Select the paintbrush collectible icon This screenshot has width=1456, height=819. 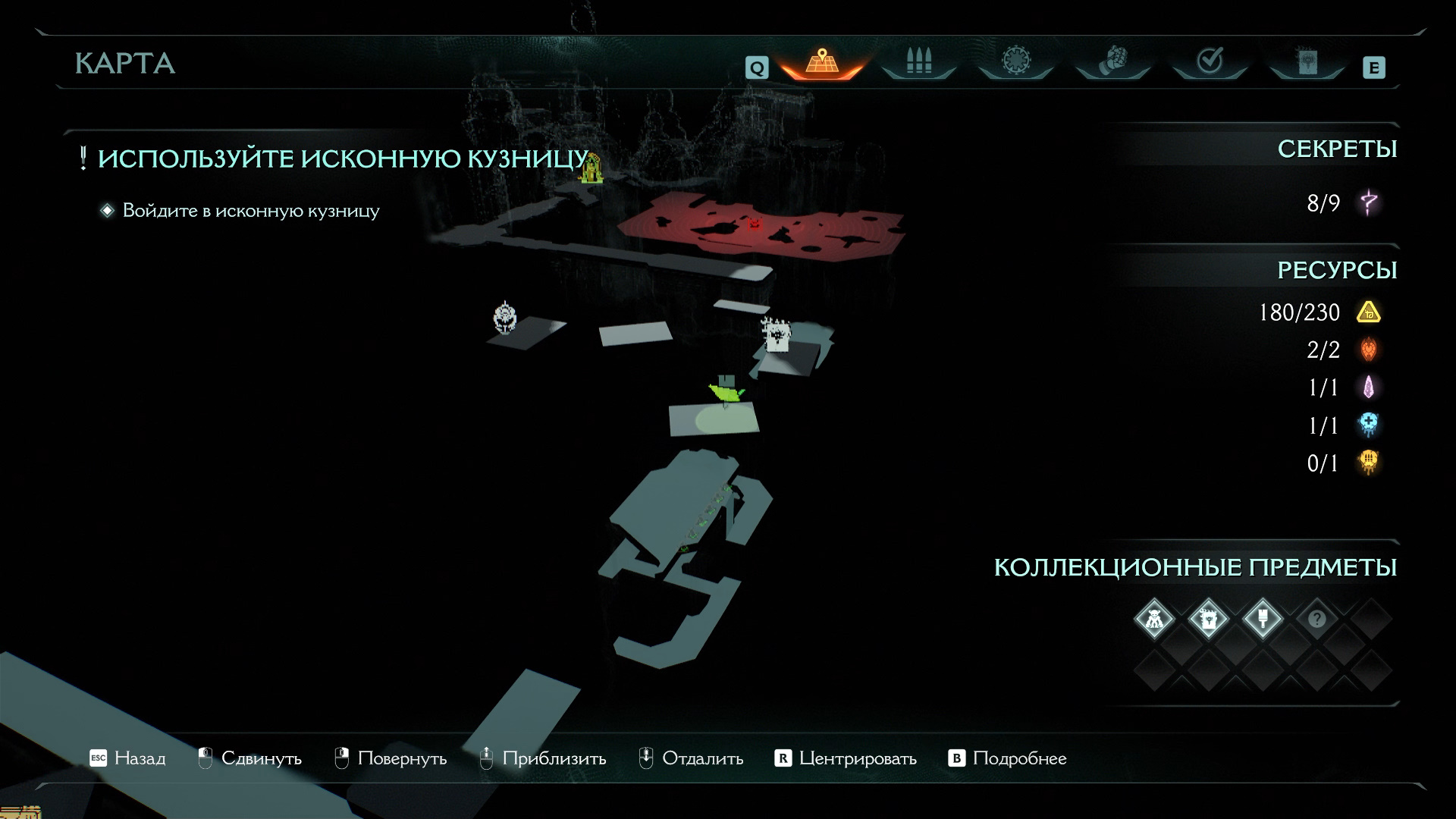pyautogui.click(x=1263, y=620)
